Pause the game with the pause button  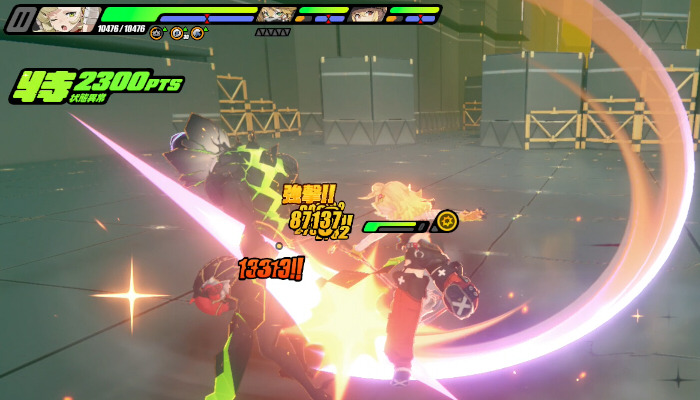[19, 19]
